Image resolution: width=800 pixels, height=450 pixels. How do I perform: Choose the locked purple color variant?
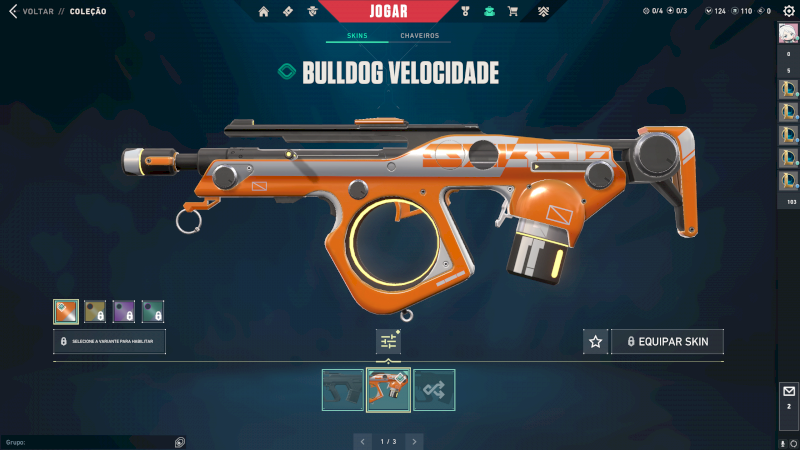(124, 312)
